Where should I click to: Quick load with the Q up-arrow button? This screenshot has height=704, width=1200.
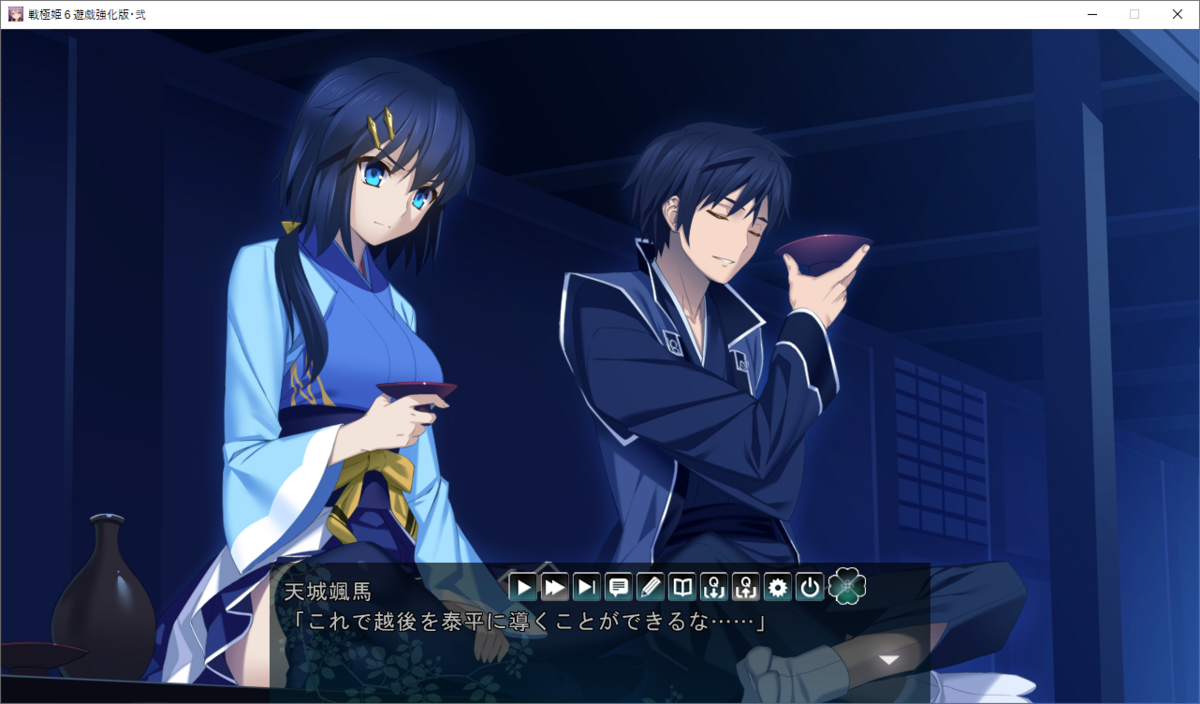pos(746,587)
